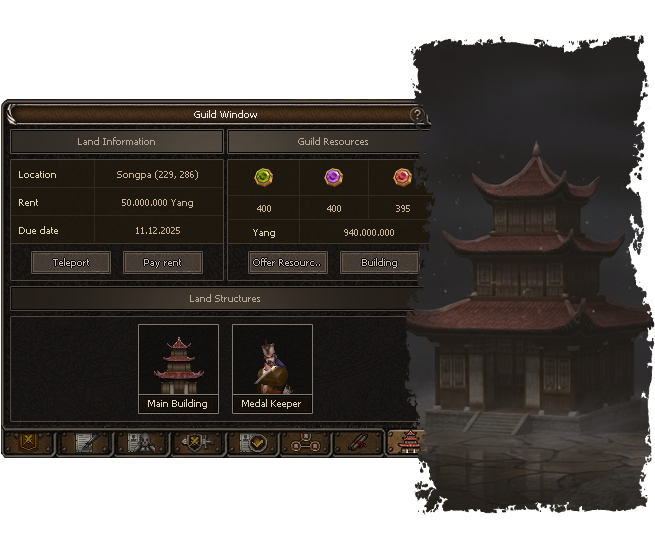Switch to the shield emblem tab

point(29,442)
